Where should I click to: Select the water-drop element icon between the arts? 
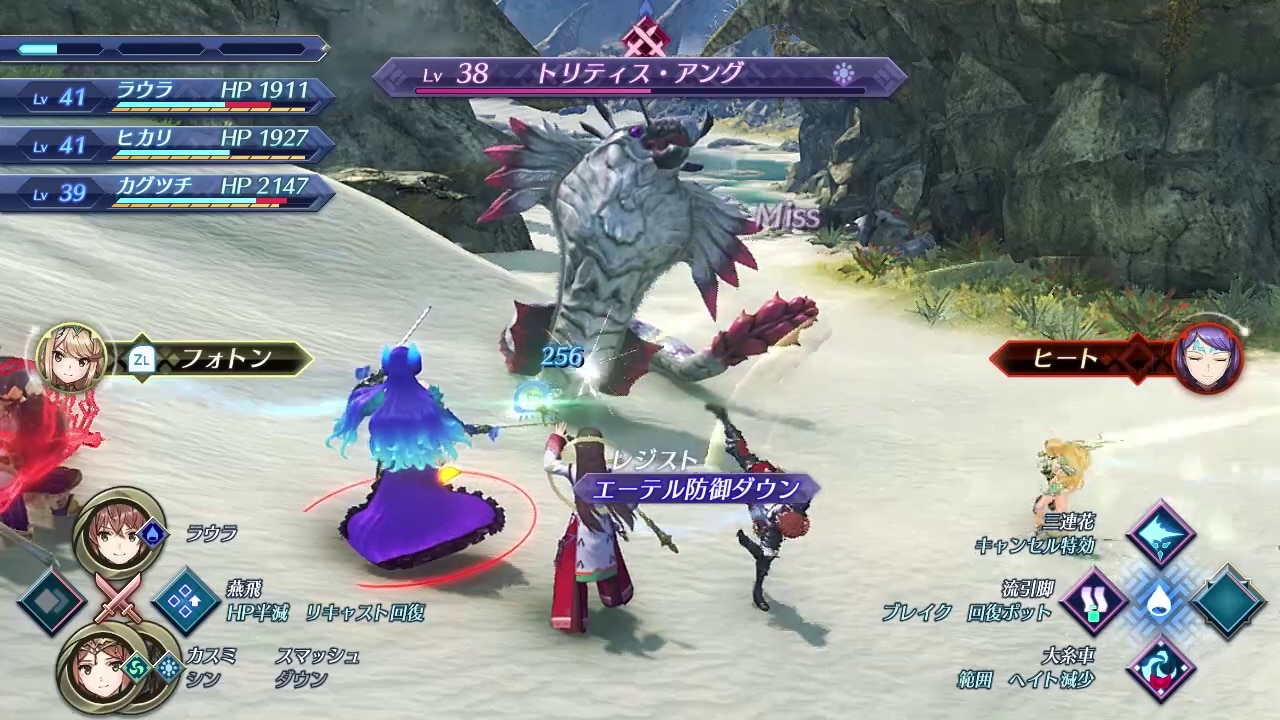pos(1161,602)
